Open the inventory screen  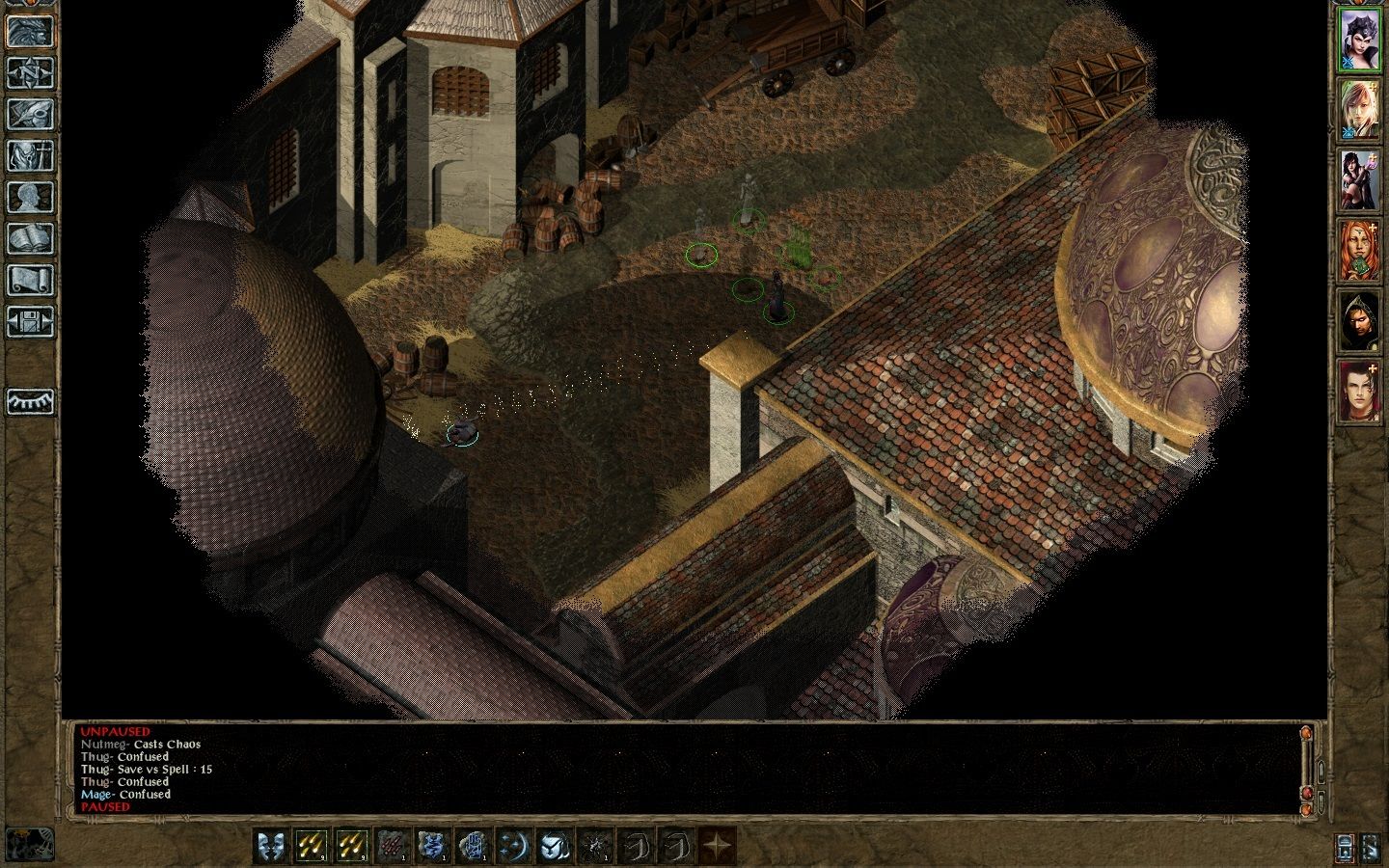coord(30,155)
